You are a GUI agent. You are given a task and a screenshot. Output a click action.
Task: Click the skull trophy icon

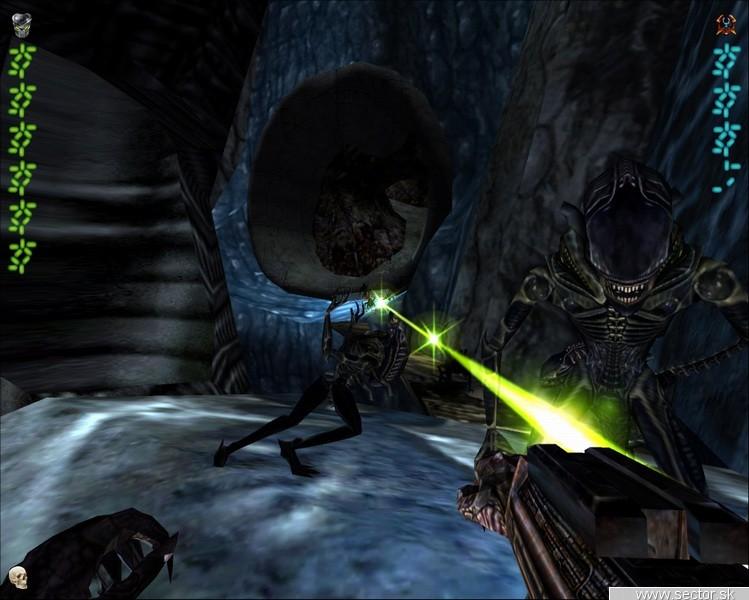click(x=17, y=577)
